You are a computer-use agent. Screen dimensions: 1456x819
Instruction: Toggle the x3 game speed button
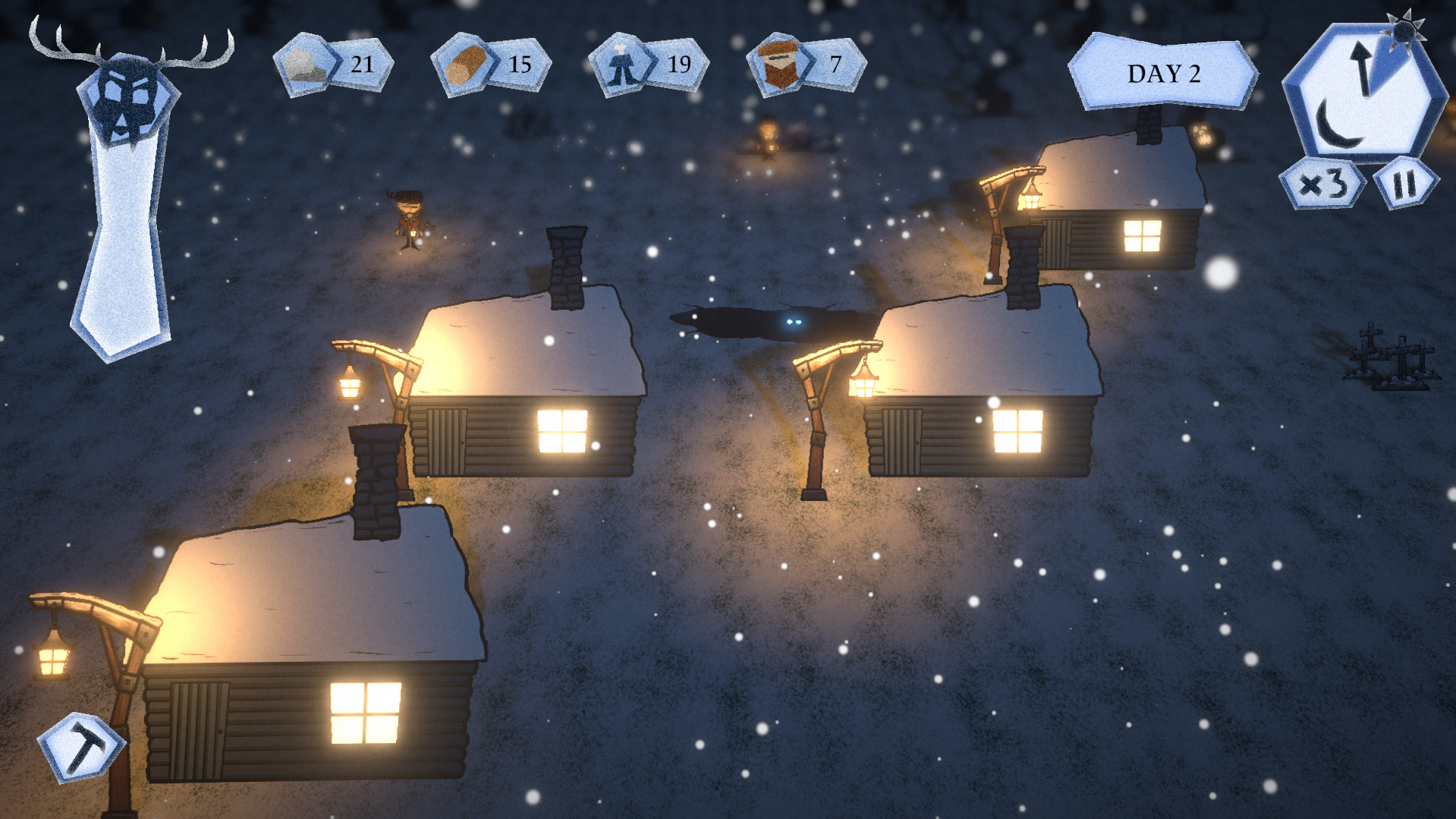(x=1322, y=184)
